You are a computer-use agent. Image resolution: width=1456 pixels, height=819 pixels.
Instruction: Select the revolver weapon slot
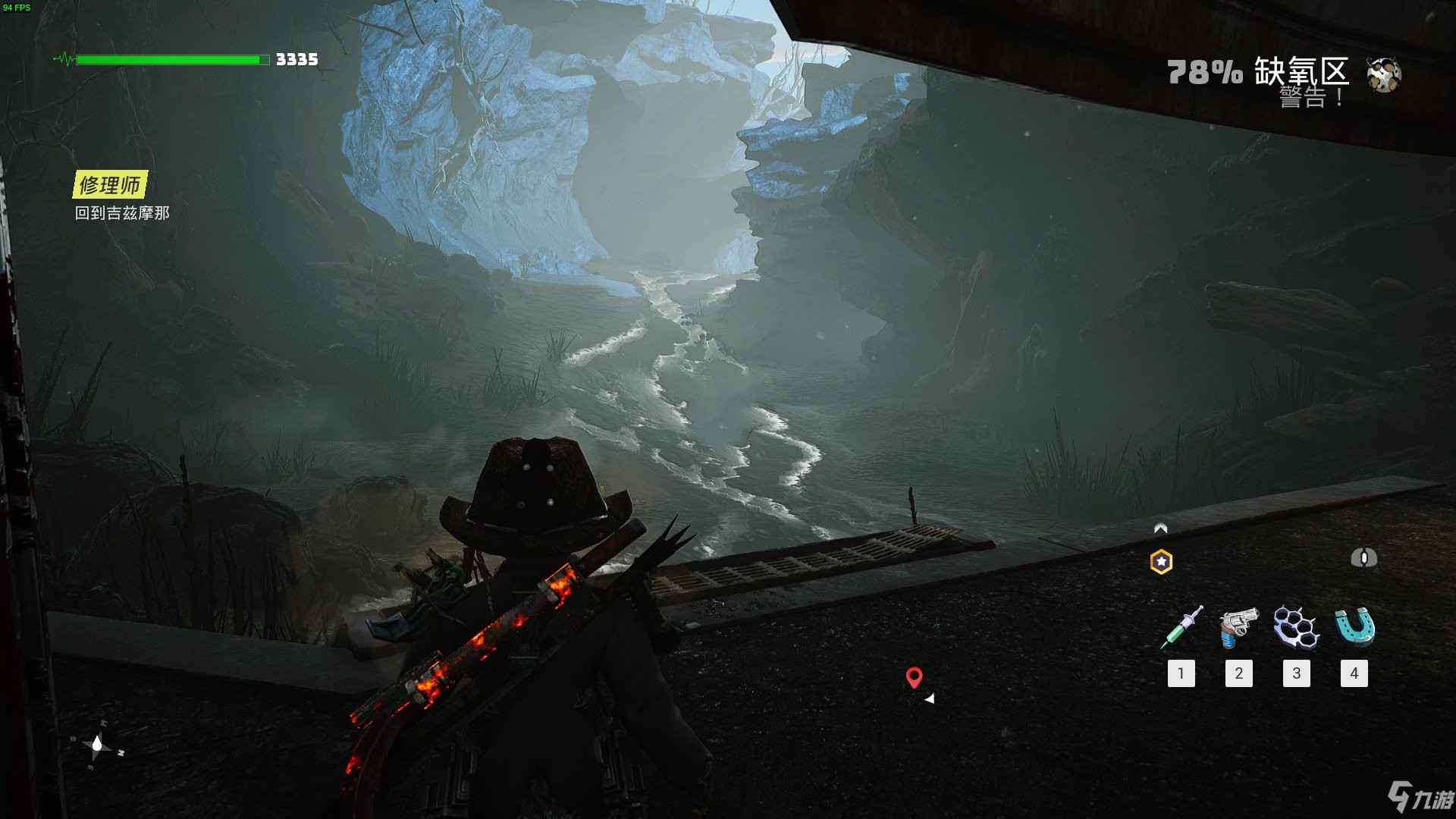click(1238, 627)
